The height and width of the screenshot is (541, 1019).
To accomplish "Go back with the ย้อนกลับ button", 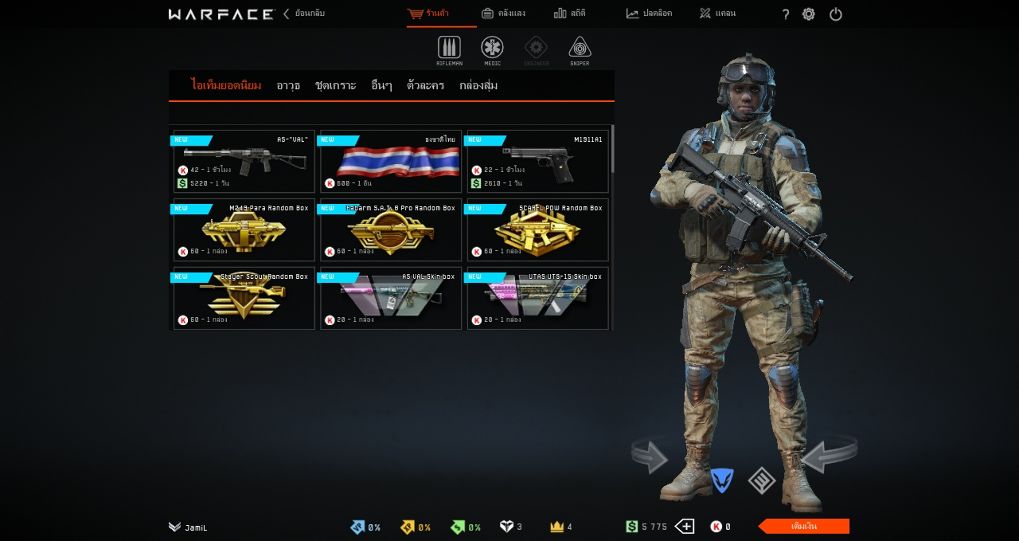I will click(305, 14).
